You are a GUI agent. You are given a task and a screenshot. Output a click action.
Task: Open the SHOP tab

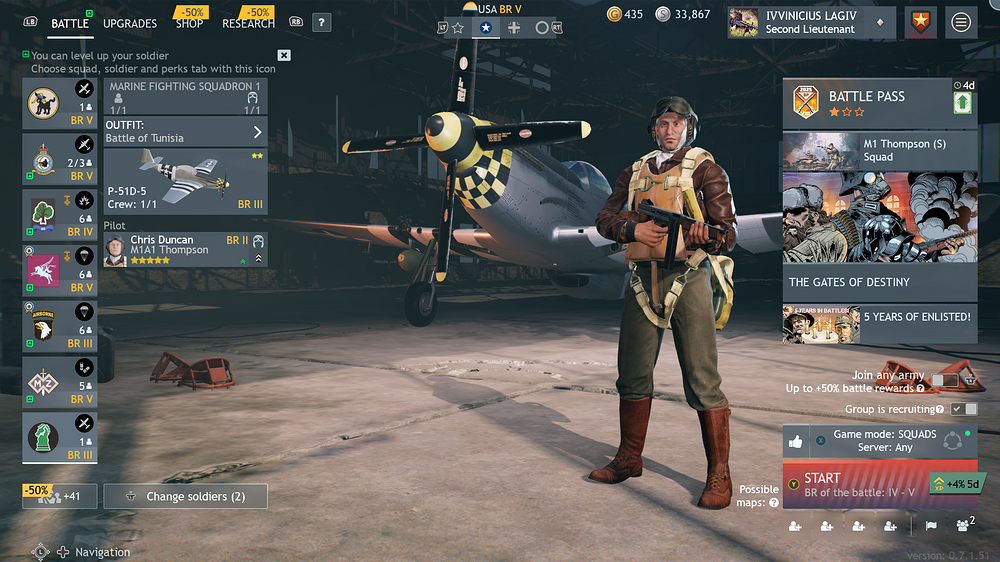[x=189, y=23]
